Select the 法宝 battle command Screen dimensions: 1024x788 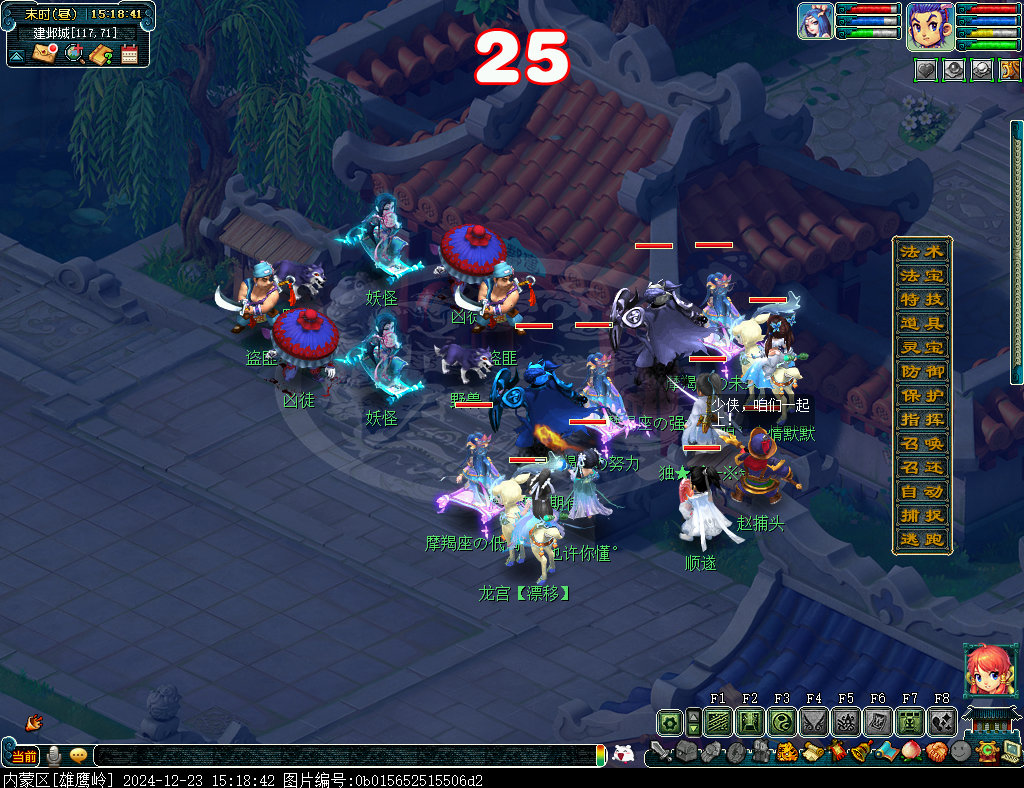[x=921, y=276]
